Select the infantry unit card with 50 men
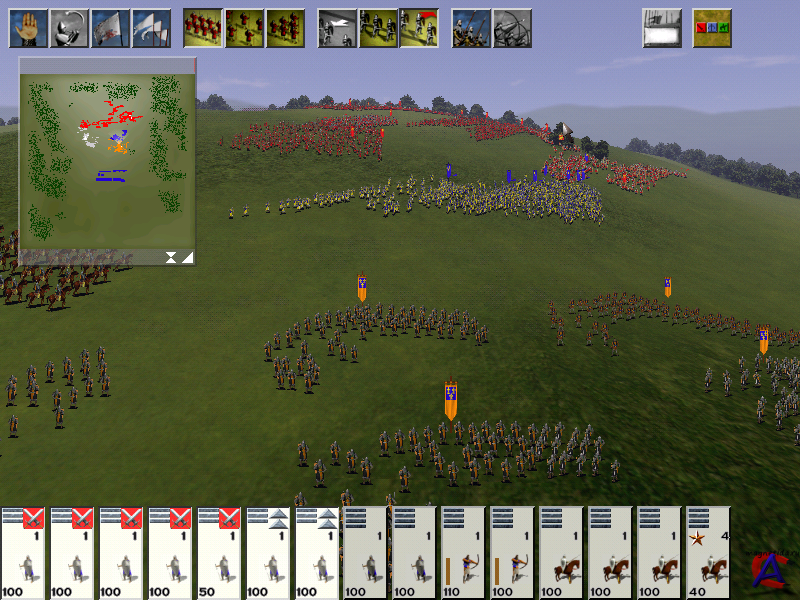Screen dimensions: 800x600 (219, 552)
